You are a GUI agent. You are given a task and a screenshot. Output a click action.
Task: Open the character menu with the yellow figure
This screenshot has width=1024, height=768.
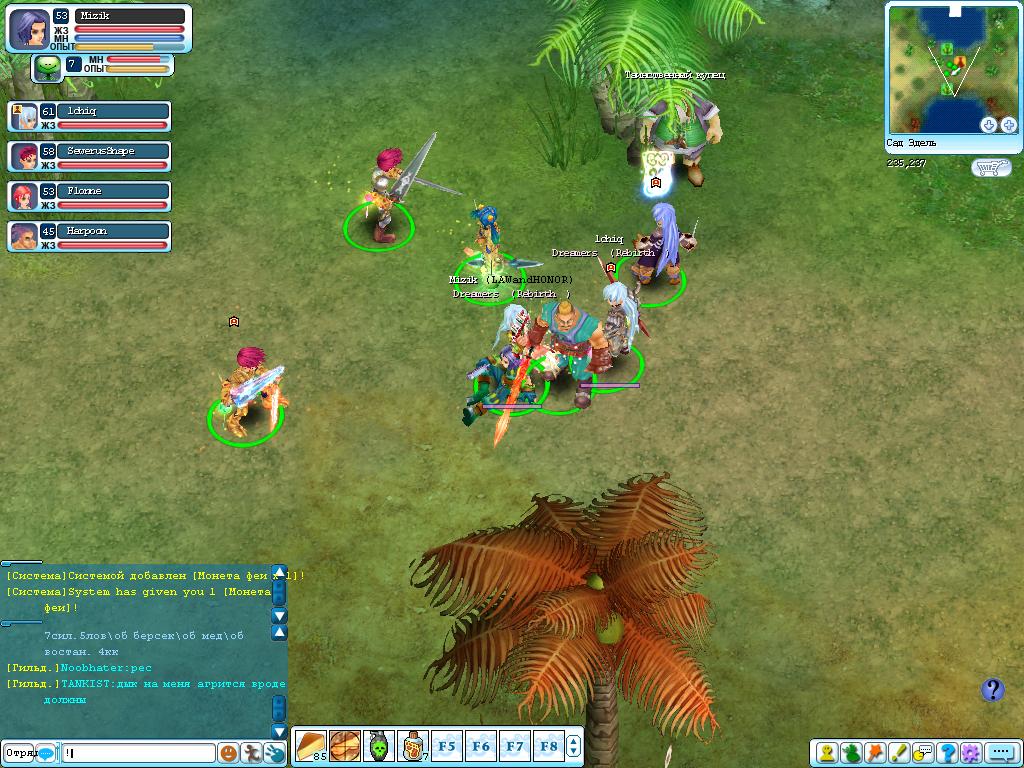click(x=827, y=753)
